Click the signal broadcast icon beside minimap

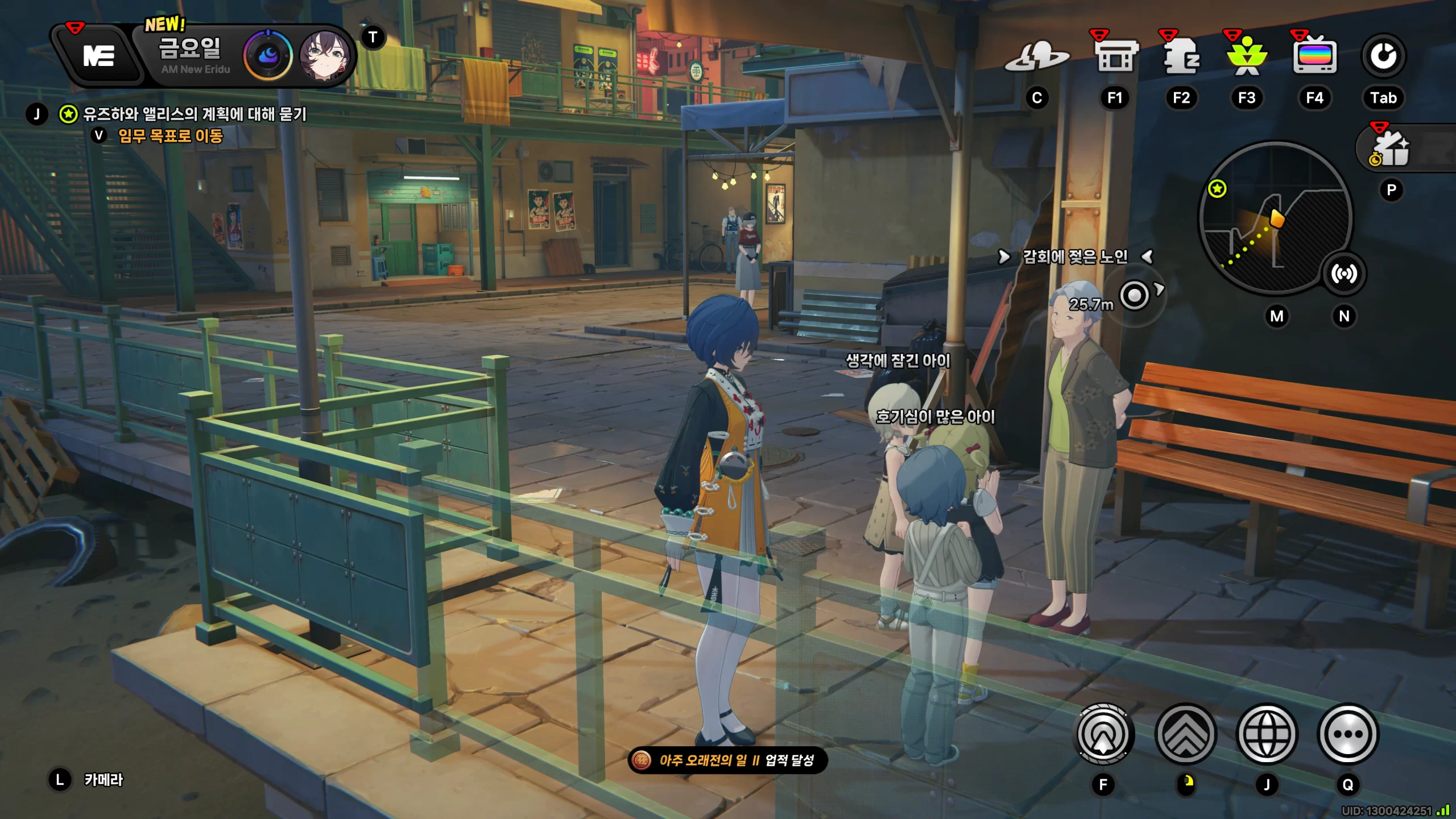point(1344,274)
